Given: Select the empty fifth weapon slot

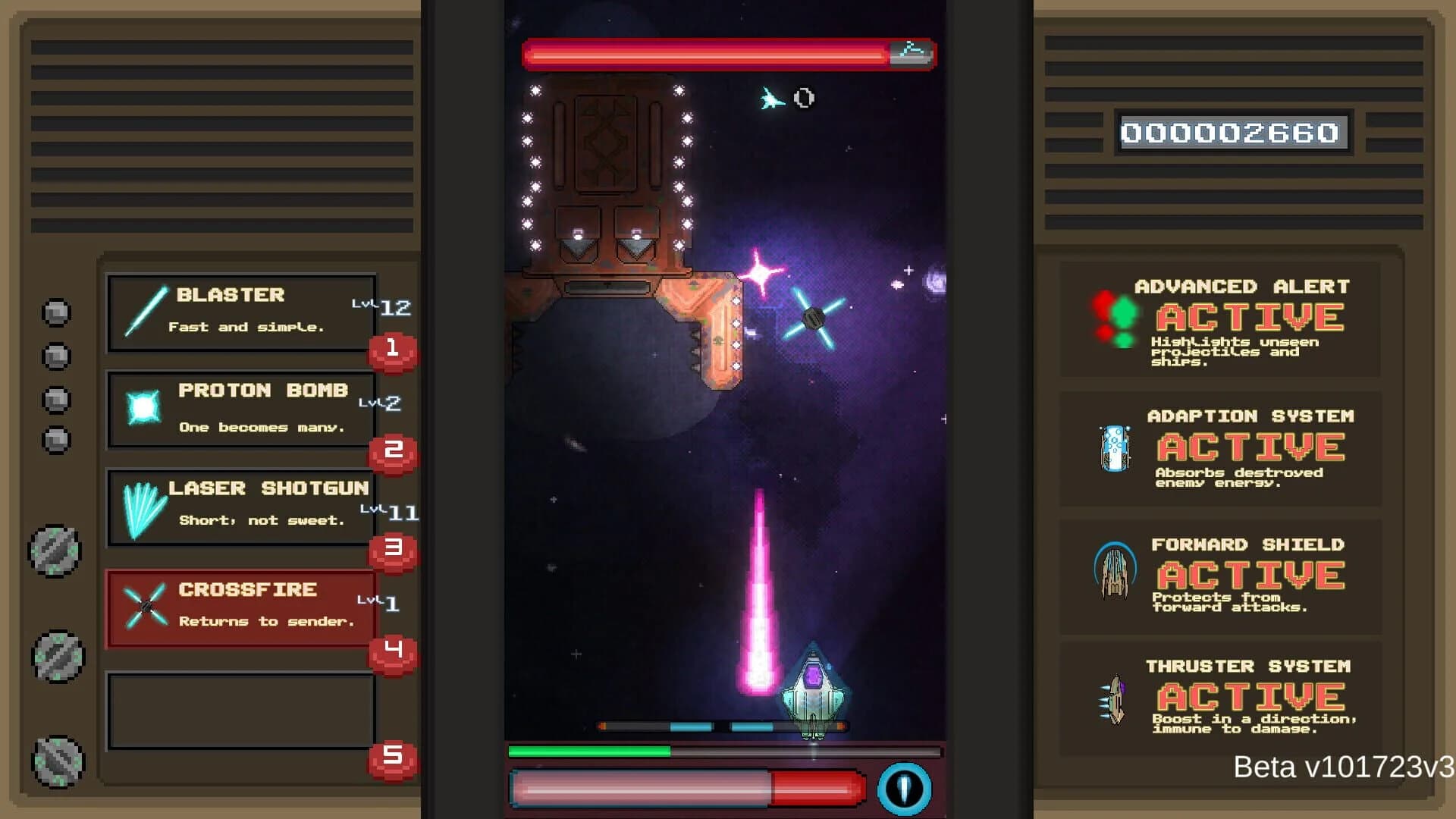Looking at the screenshot, I should tap(241, 711).
